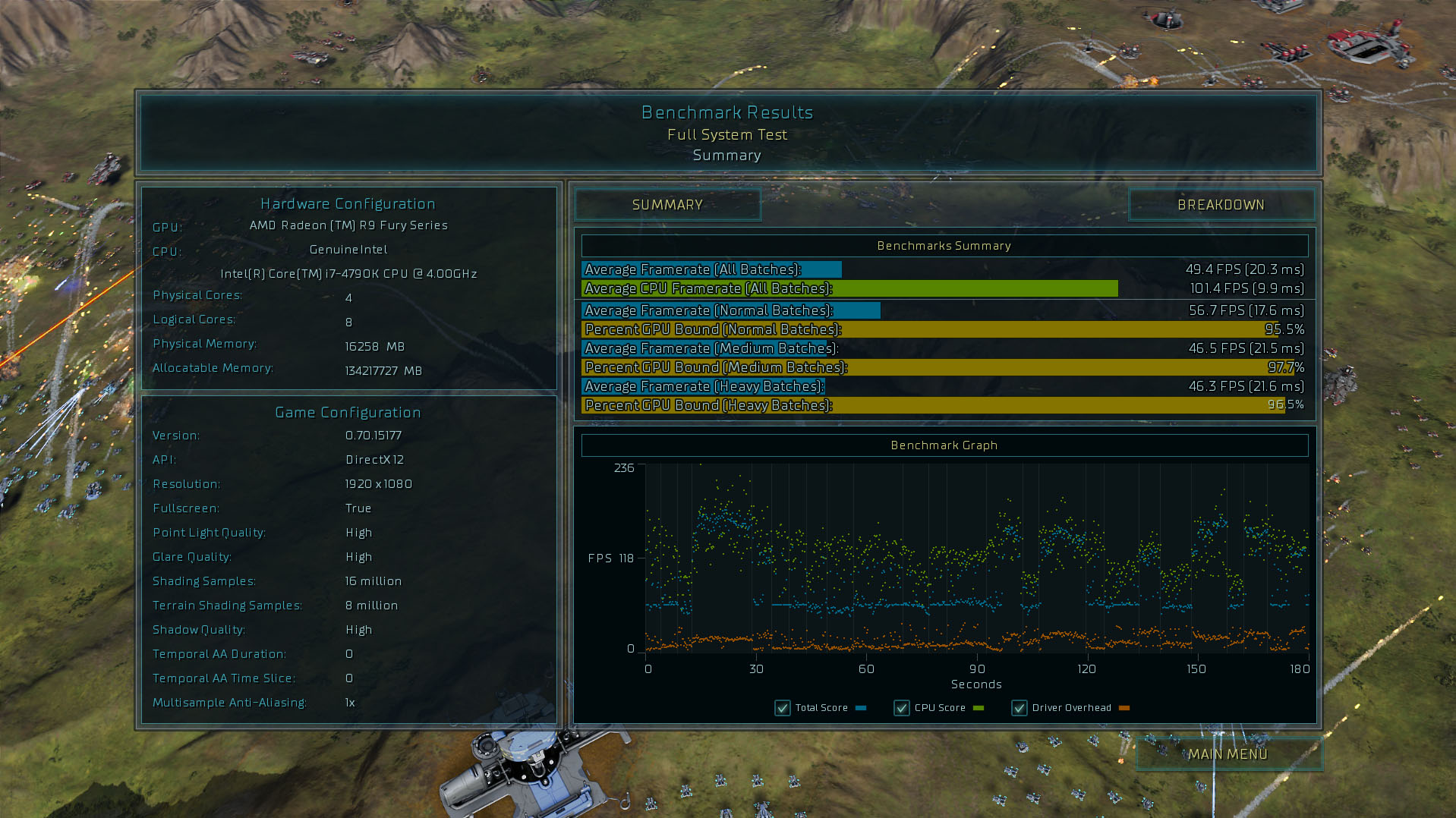Toggle the Total Score checkbox

[783, 708]
